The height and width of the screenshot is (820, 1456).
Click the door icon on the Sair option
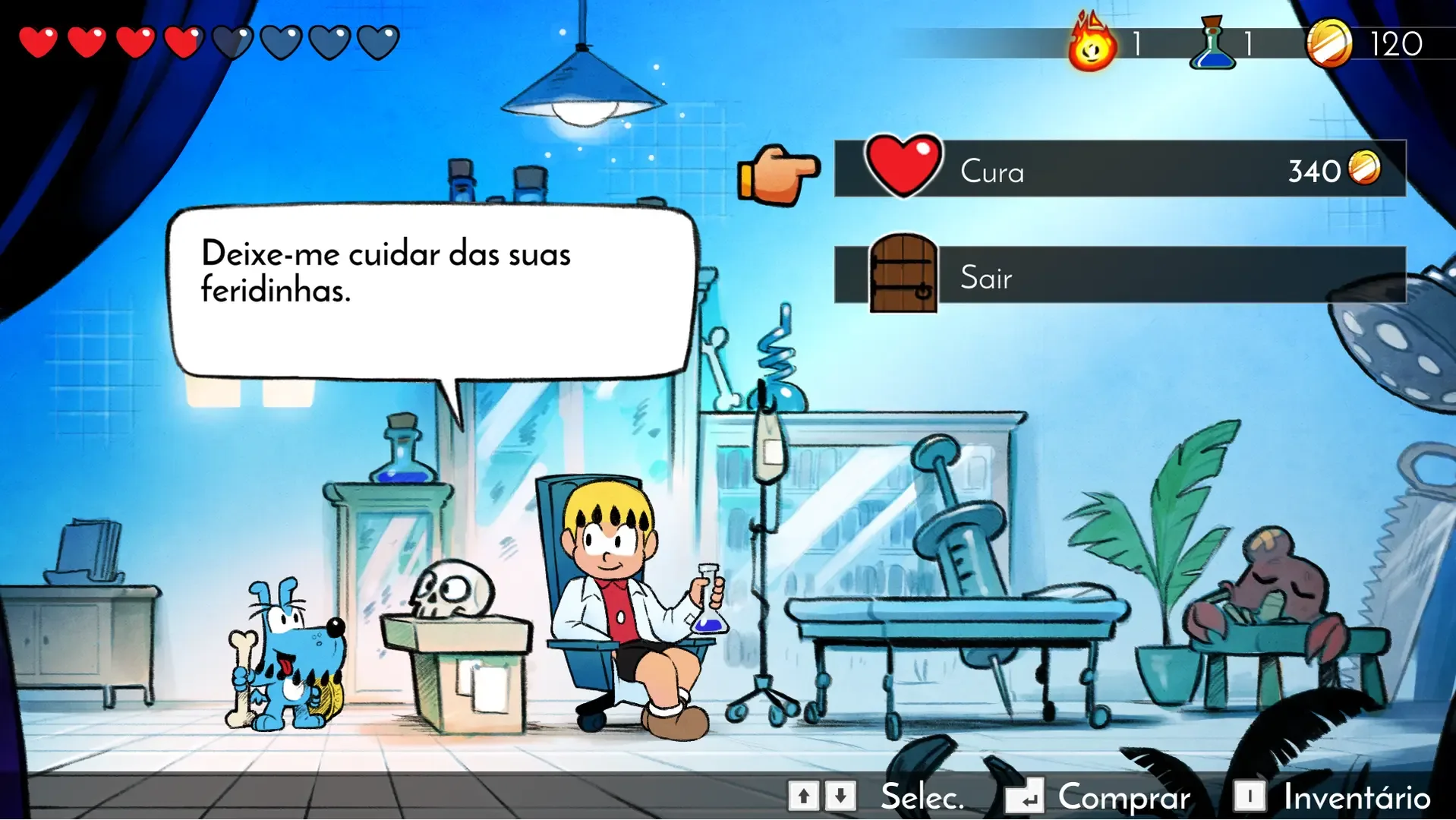point(903,277)
